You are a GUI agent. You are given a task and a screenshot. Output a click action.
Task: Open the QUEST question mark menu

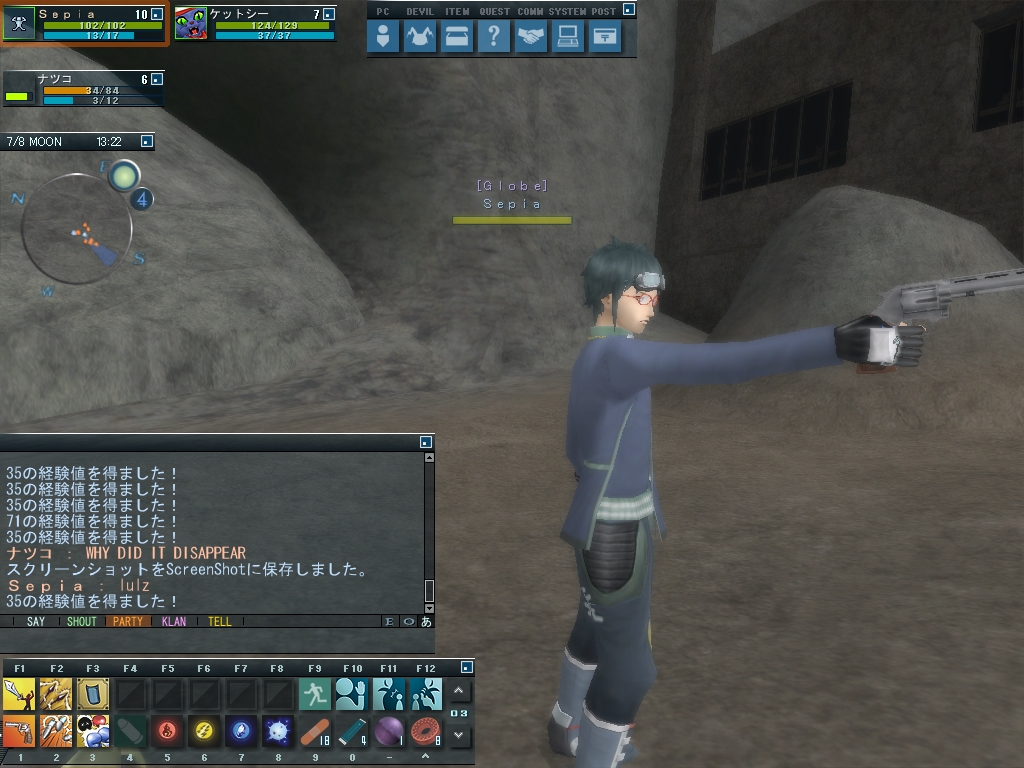[x=494, y=38]
